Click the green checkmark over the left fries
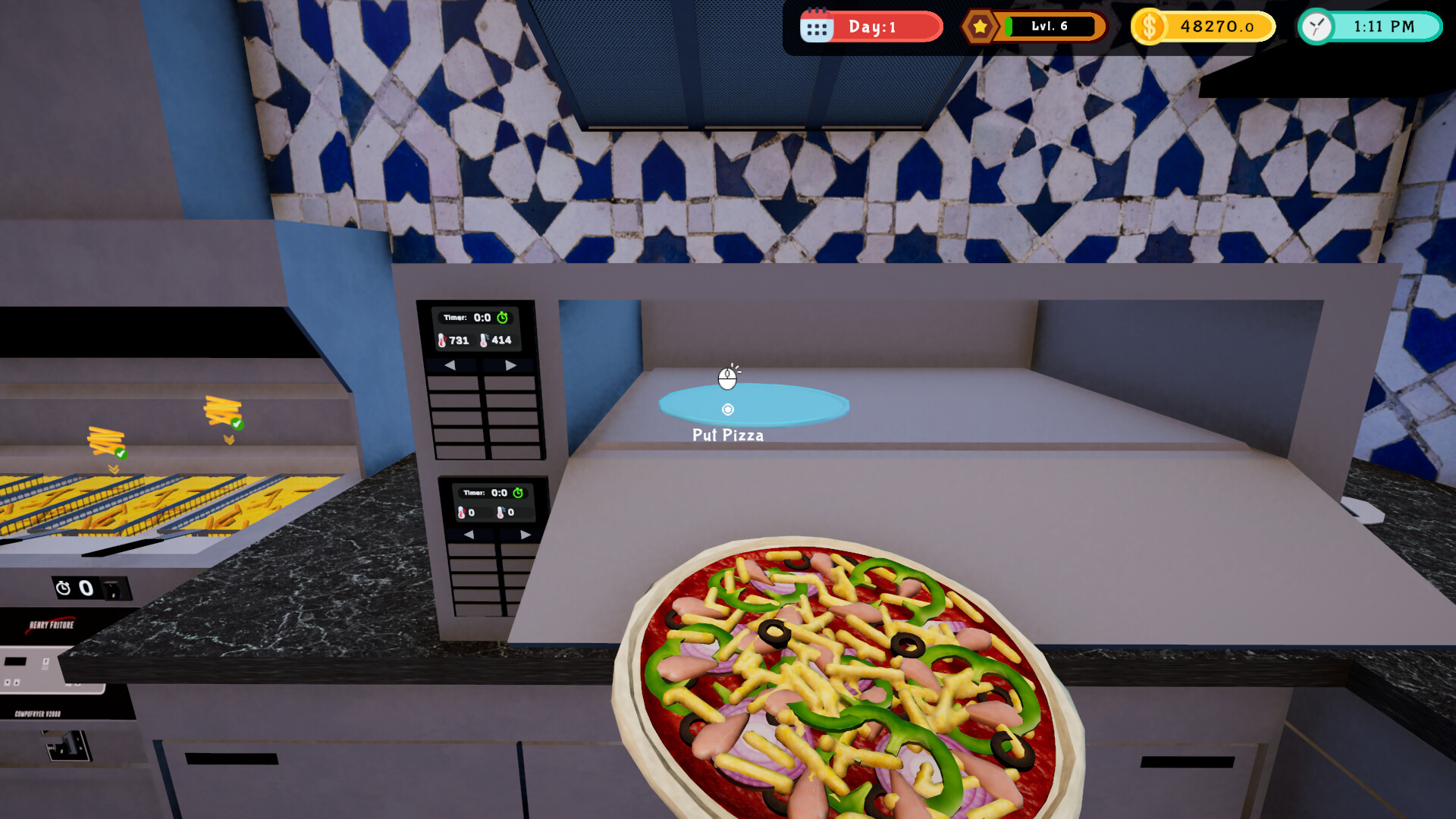This screenshot has height=819, width=1456. click(x=121, y=454)
